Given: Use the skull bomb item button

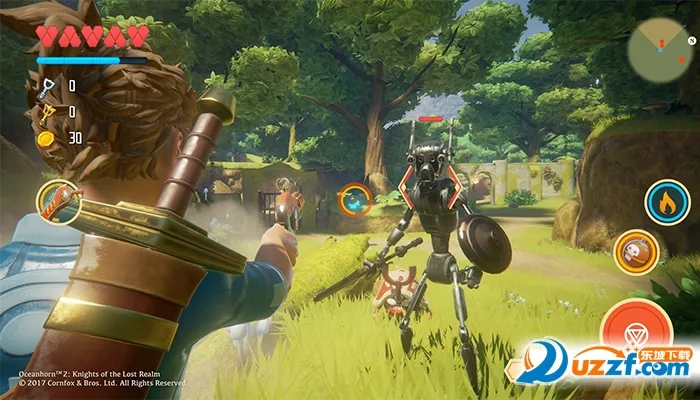Looking at the screenshot, I should [635, 250].
